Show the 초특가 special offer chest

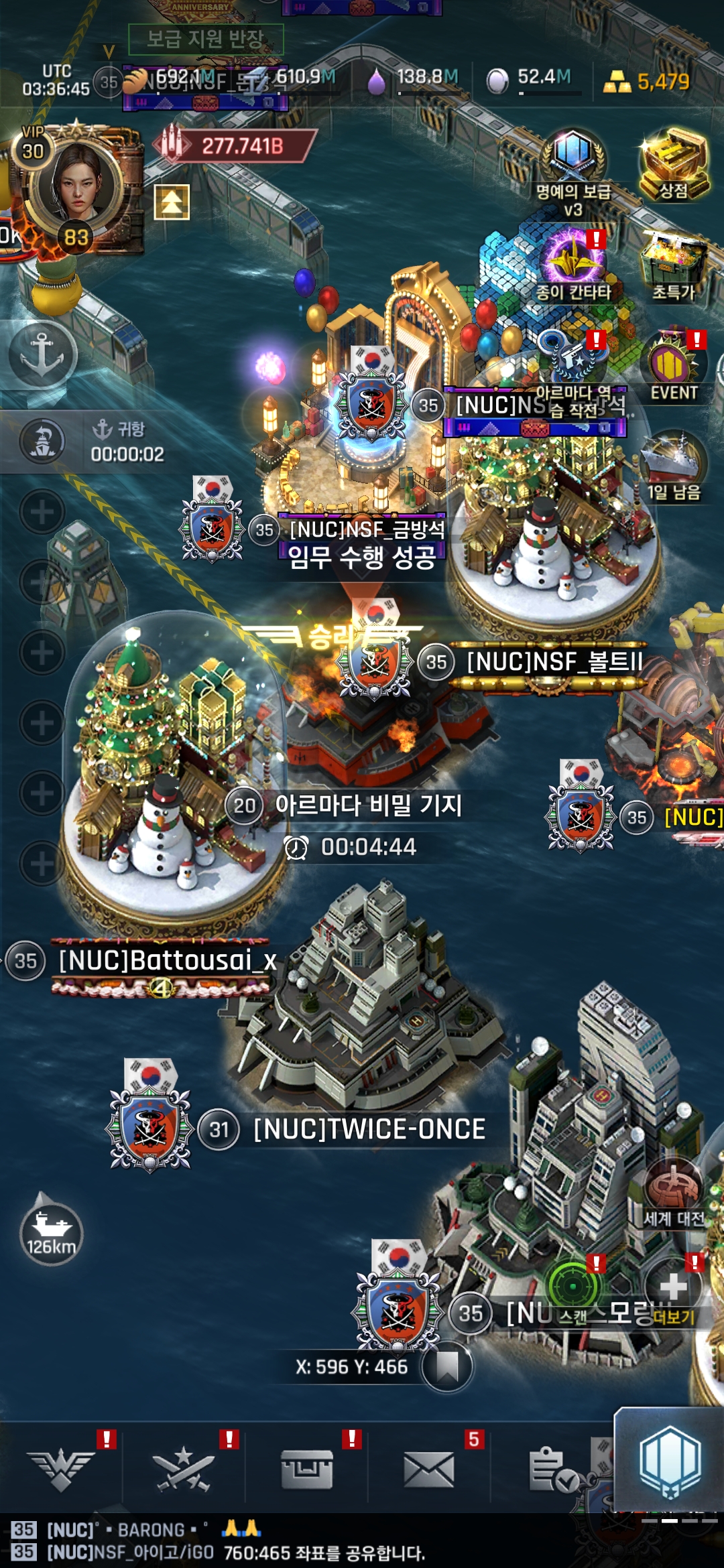click(x=673, y=265)
